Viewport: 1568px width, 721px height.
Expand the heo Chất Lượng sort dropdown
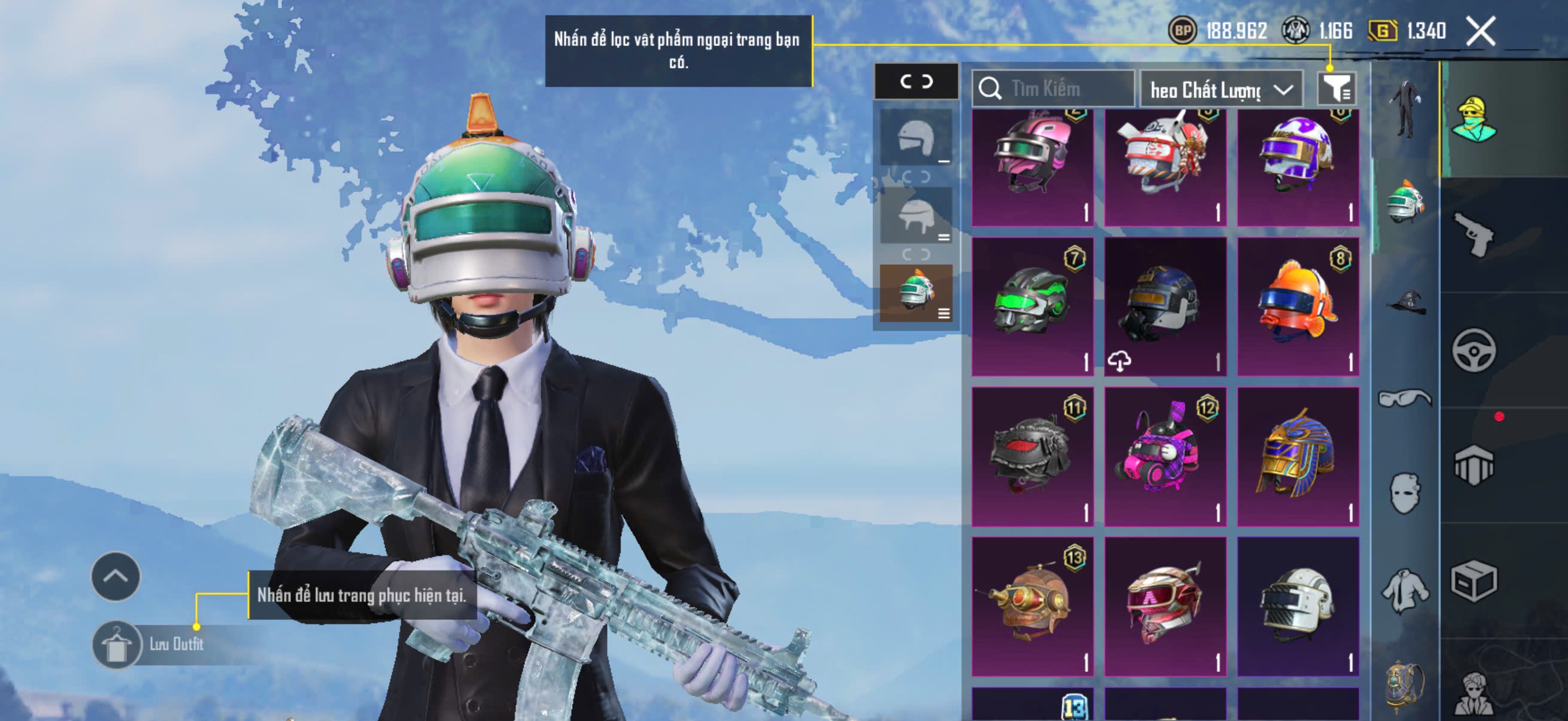[1224, 89]
